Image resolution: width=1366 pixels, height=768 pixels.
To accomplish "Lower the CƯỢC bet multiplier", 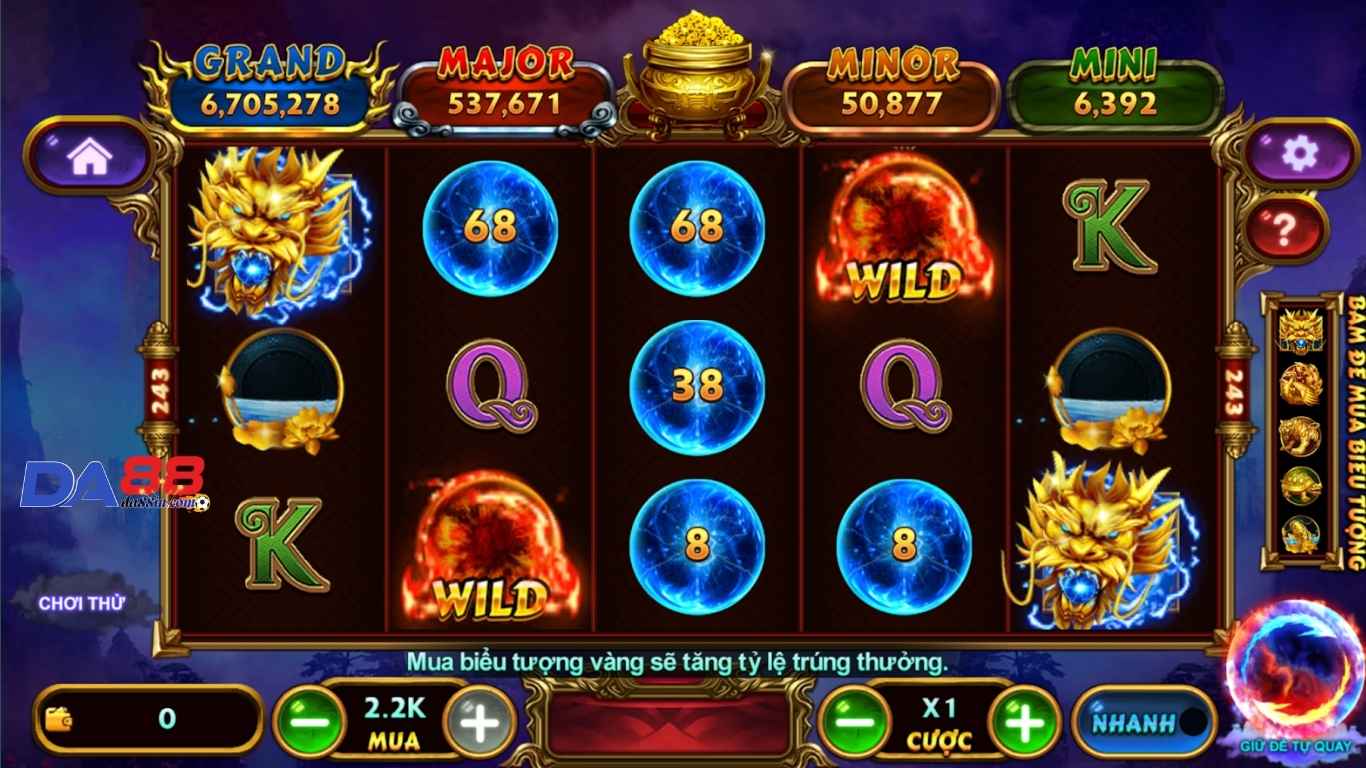I will coord(854,720).
